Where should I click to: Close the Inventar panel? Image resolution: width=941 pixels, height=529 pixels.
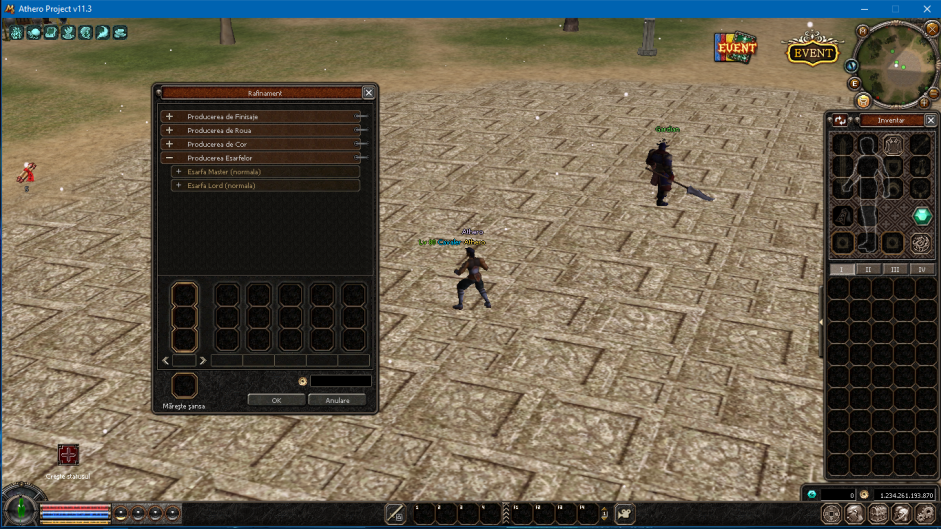(931, 120)
